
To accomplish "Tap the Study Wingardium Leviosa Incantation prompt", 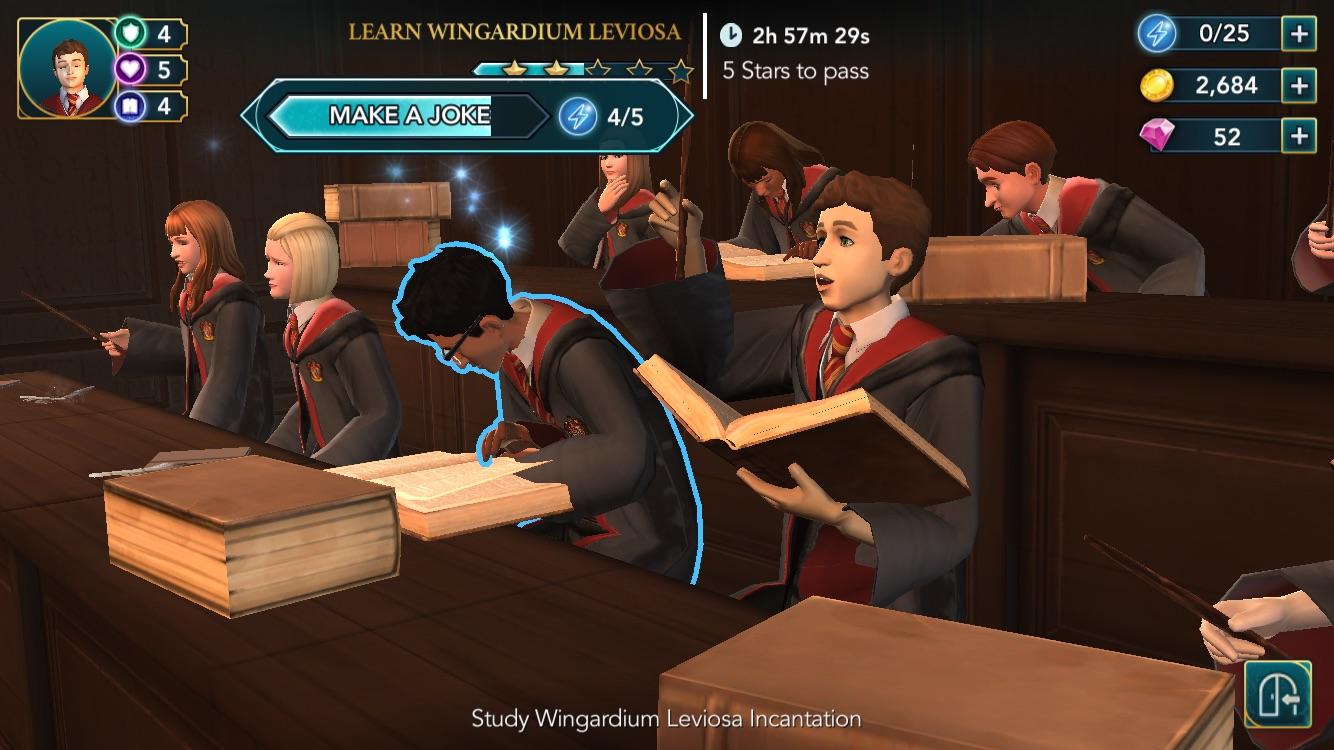I will (666, 718).
